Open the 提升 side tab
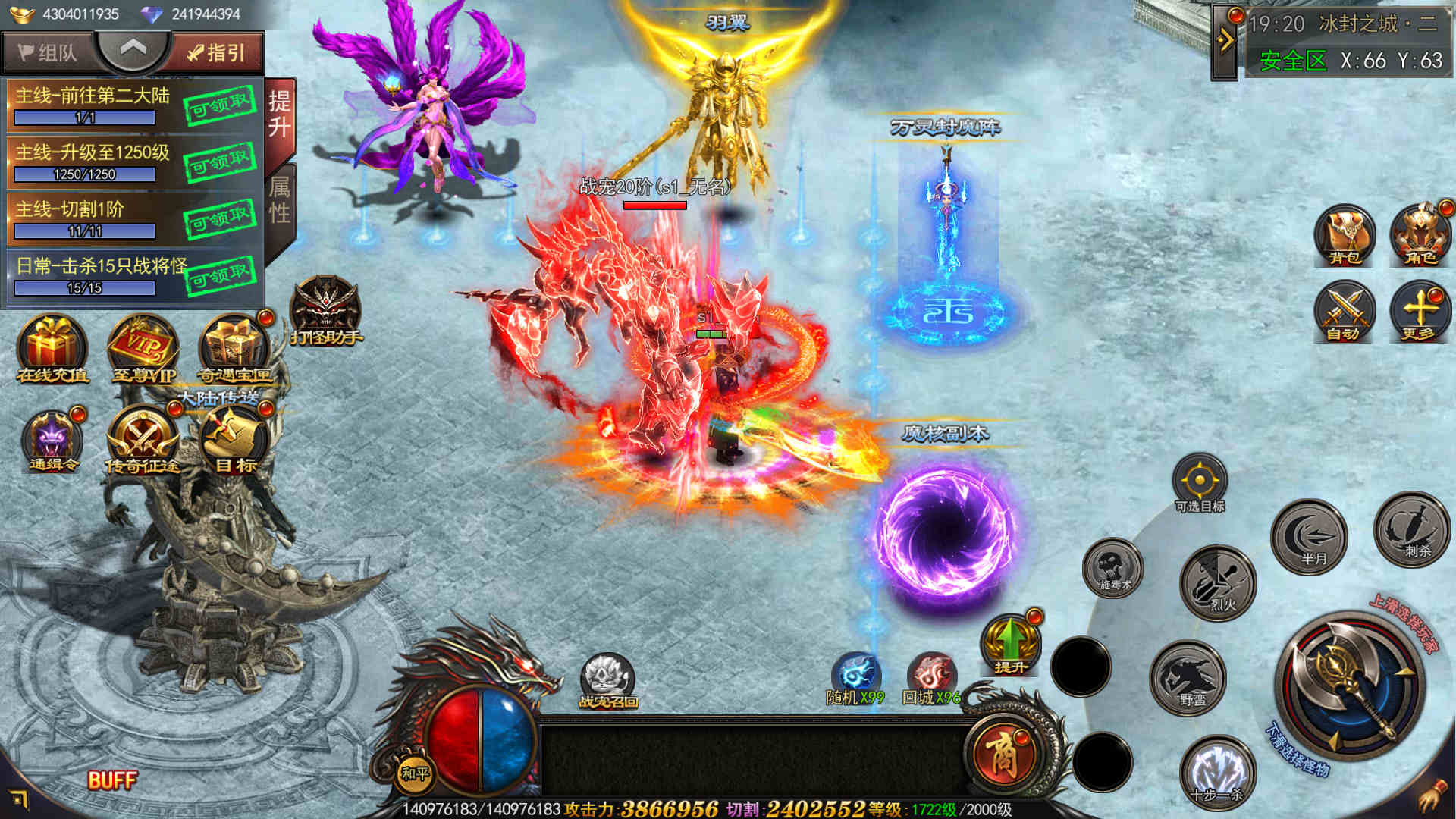Screen dimensions: 1456x819 click(x=280, y=115)
